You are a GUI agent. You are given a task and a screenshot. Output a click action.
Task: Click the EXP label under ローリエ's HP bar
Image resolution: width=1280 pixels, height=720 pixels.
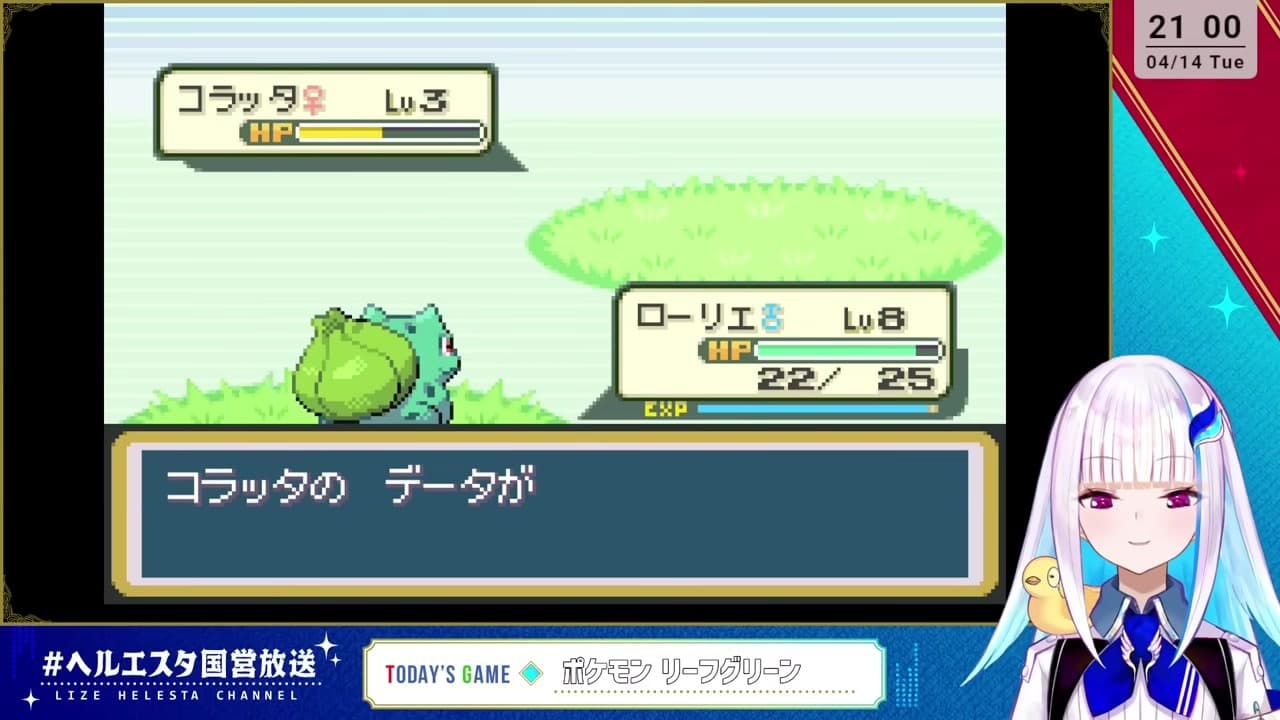[x=668, y=407]
